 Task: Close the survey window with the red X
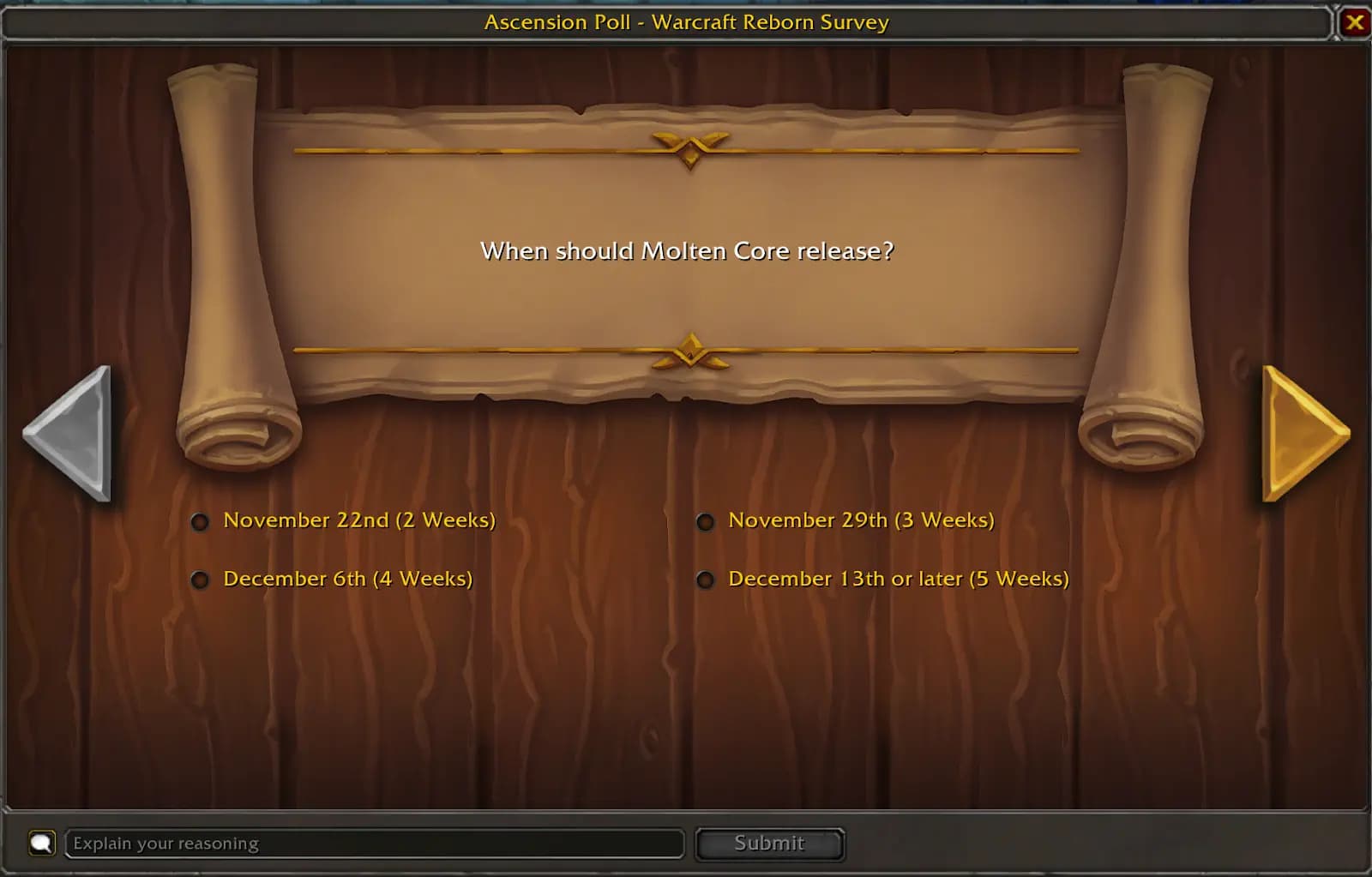click(x=1357, y=21)
